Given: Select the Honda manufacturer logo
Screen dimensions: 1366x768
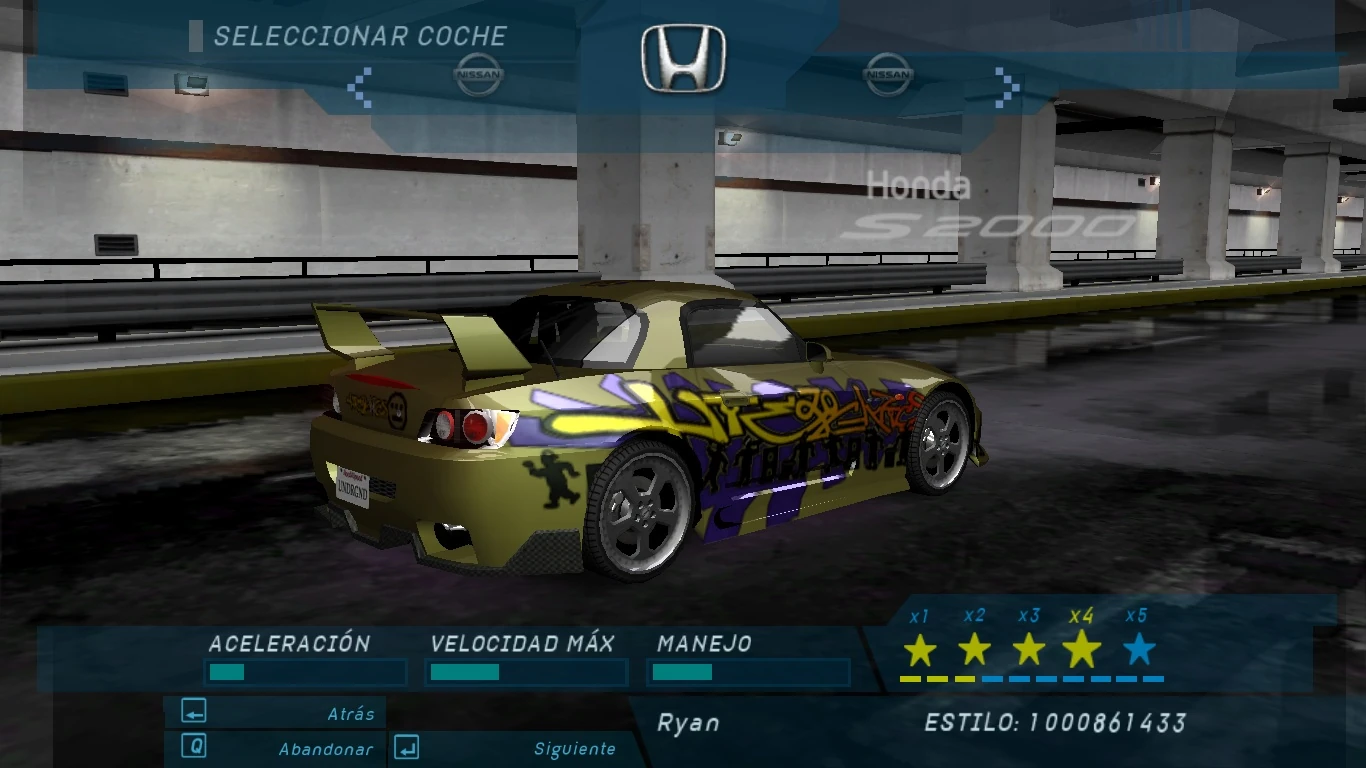Looking at the screenshot, I should [x=683, y=58].
